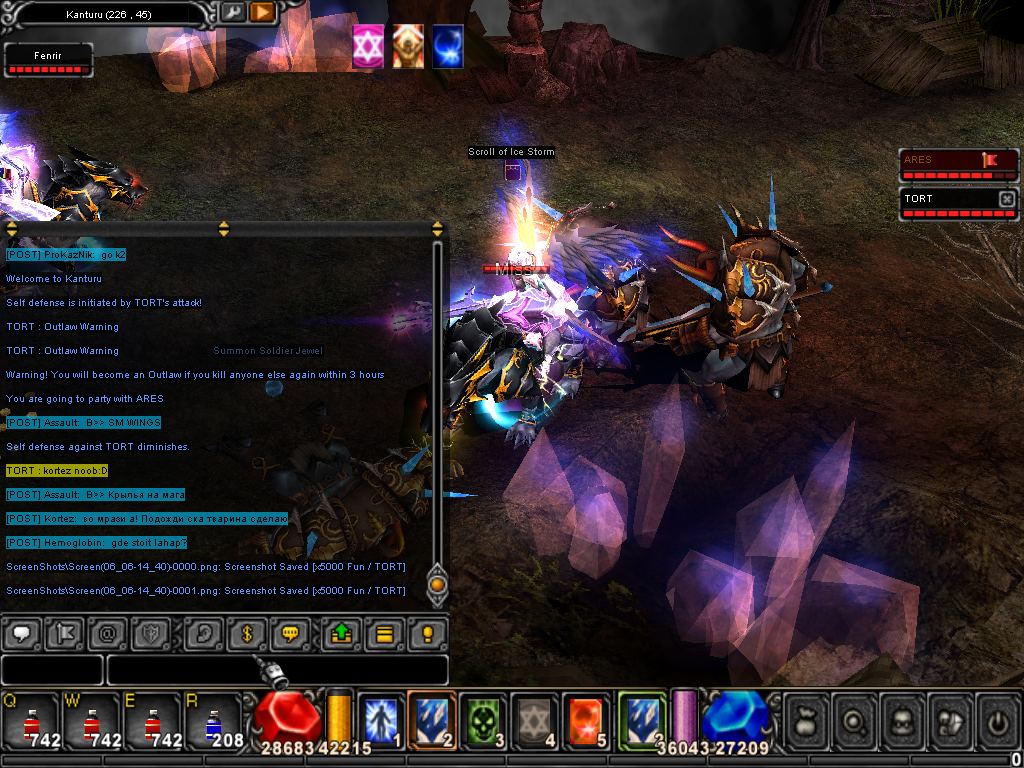This screenshot has width=1024, height=768.
Task: Click the orange play arrow button
Action: click(262, 13)
